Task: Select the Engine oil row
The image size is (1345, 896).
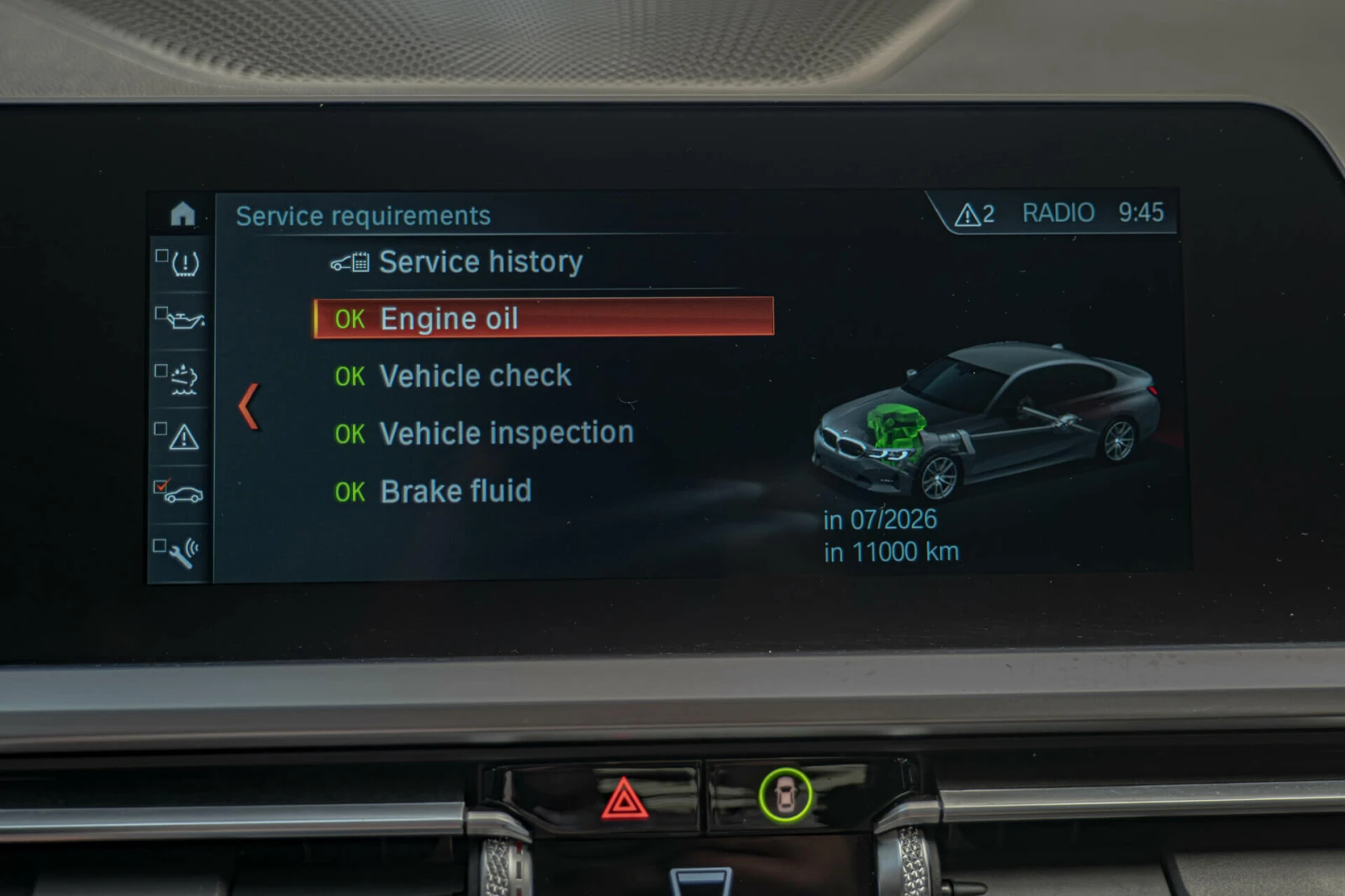Action: [x=543, y=319]
